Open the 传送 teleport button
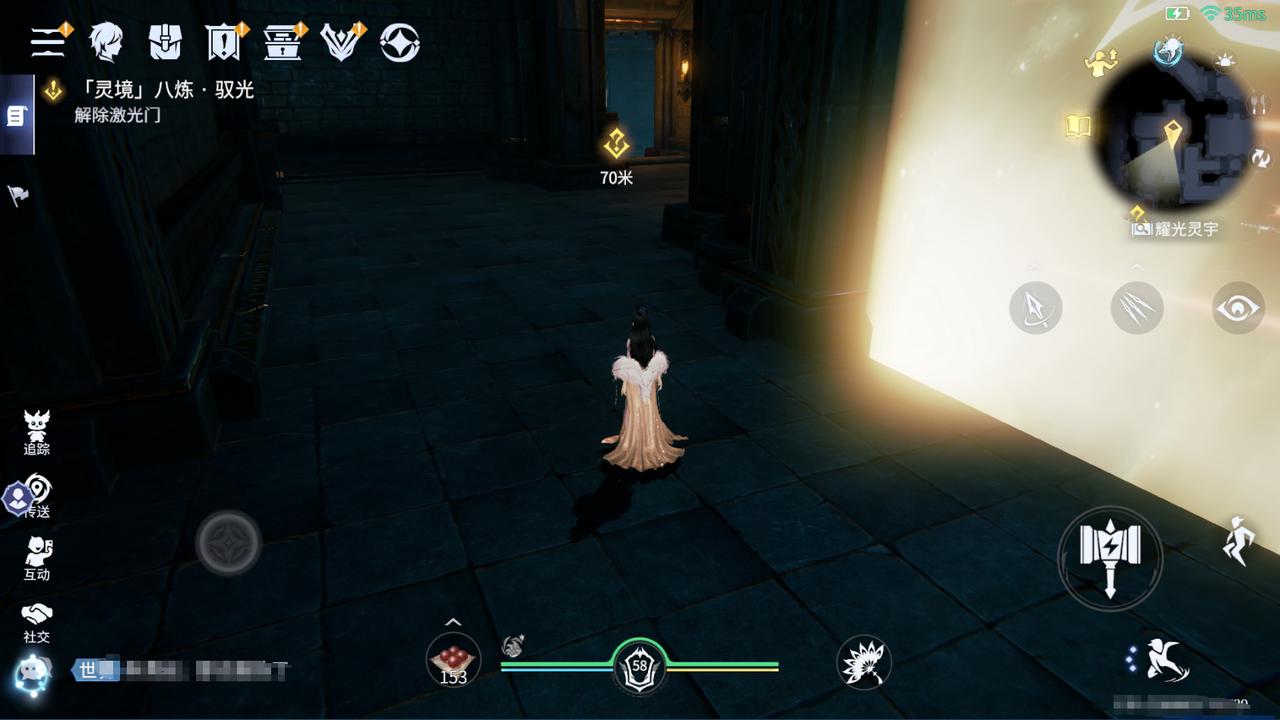Viewport: 1280px width, 720px height. 37,495
